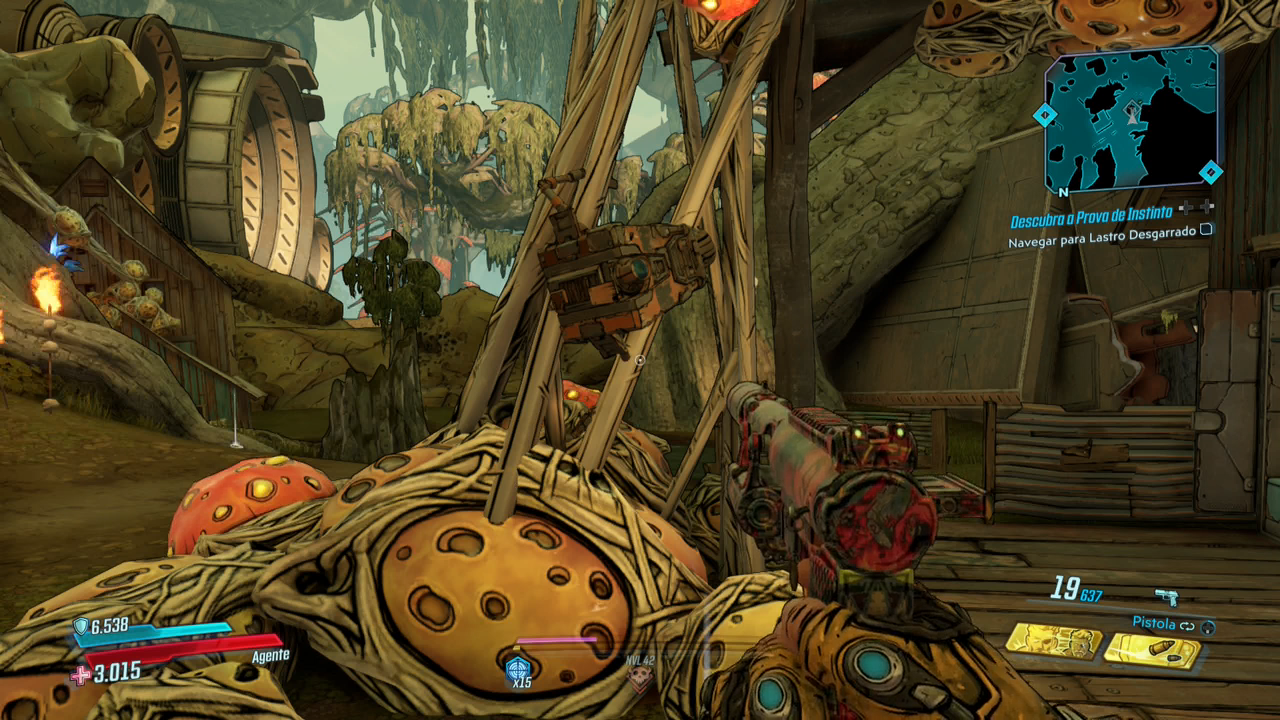1280x720 pixels.
Task: Select the gold bullet ammo card
Action: coord(1151,650)
